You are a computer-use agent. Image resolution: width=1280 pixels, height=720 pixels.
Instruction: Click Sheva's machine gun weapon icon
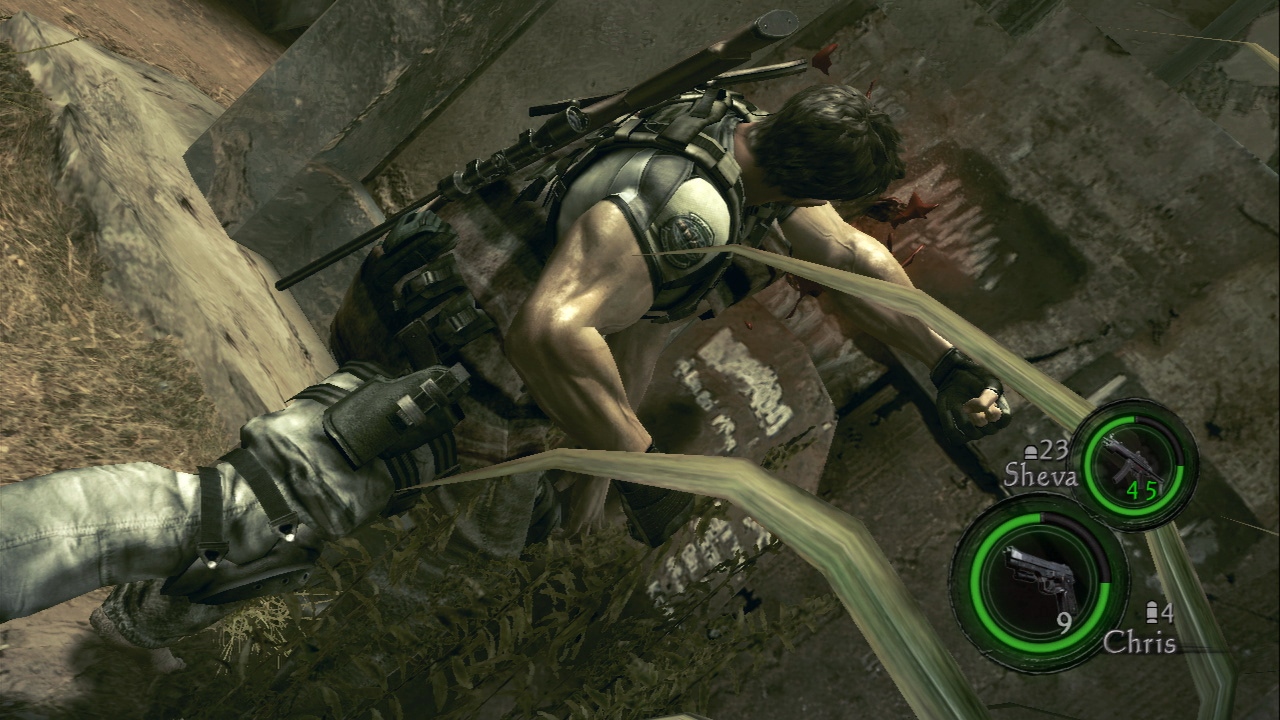(x=1132, y=460)
